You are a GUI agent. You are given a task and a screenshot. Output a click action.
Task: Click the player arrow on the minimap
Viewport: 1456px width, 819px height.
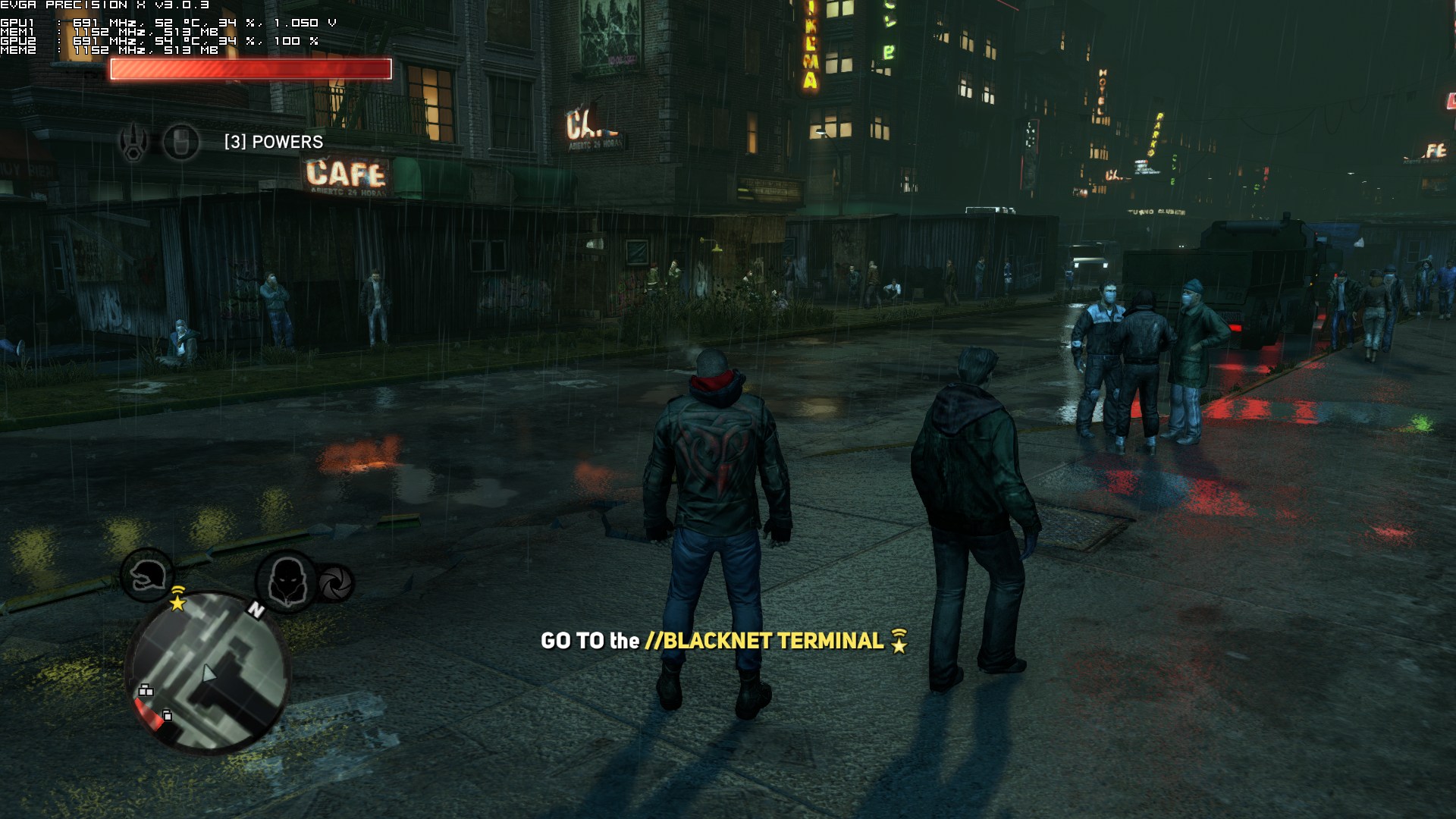[209, 674]
